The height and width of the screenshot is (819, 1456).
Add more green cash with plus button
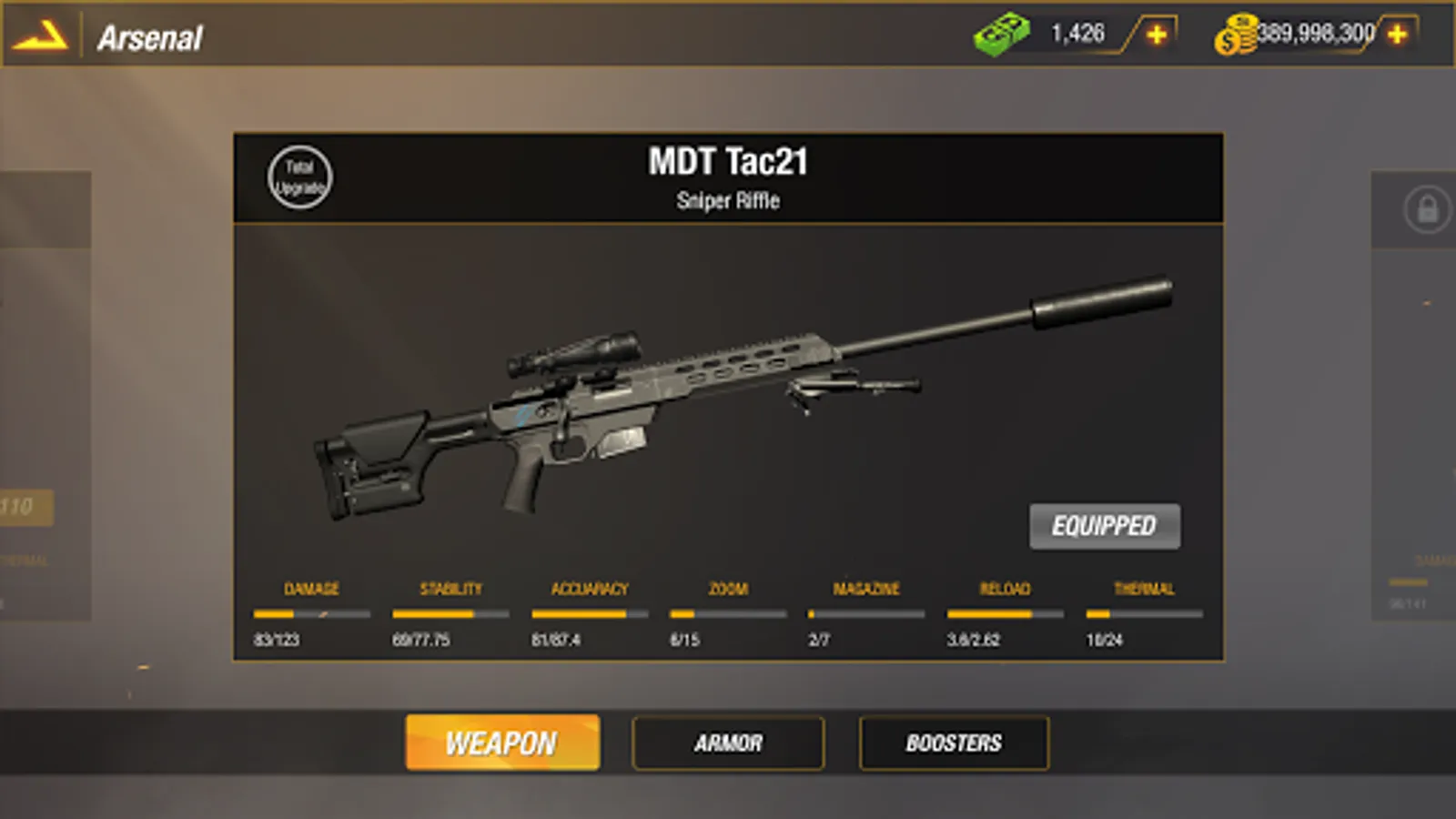1157,35
